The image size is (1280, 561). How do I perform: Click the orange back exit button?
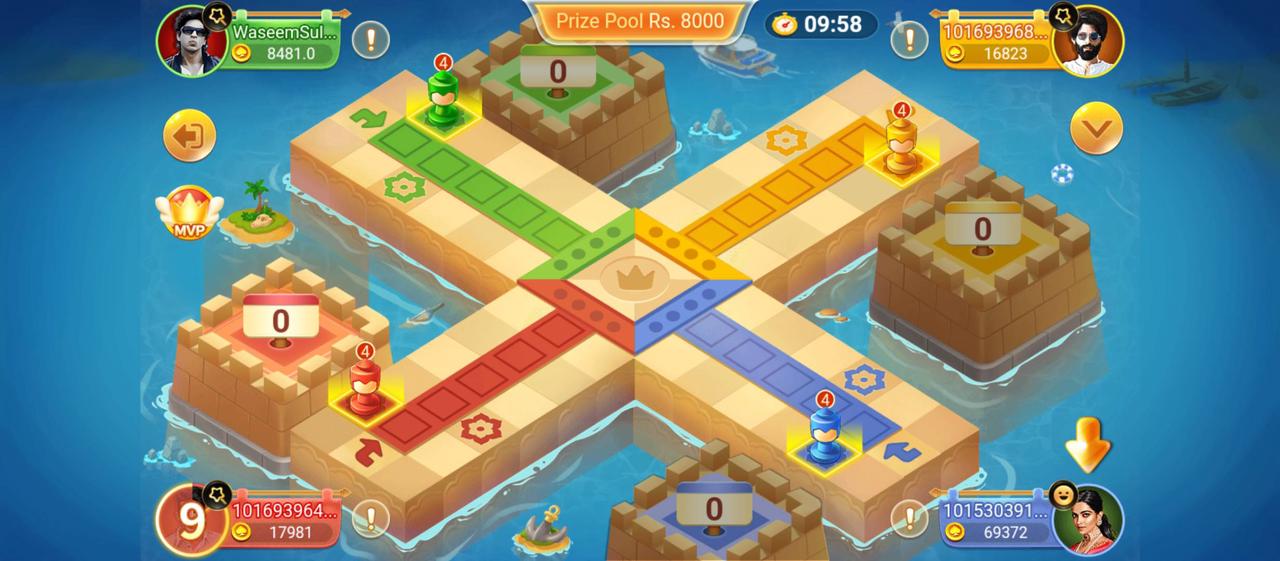click(190, 135)
